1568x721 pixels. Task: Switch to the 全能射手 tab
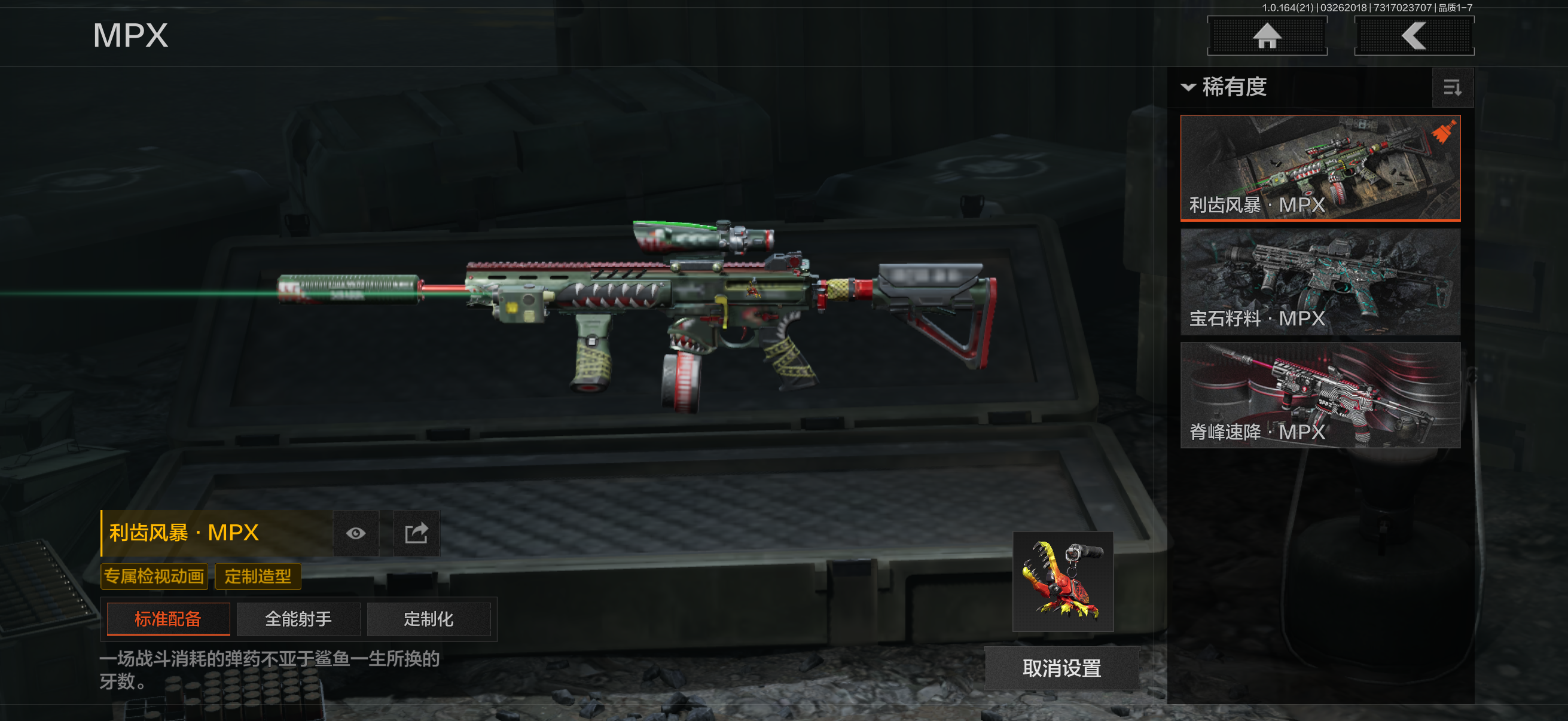[298, 619]
